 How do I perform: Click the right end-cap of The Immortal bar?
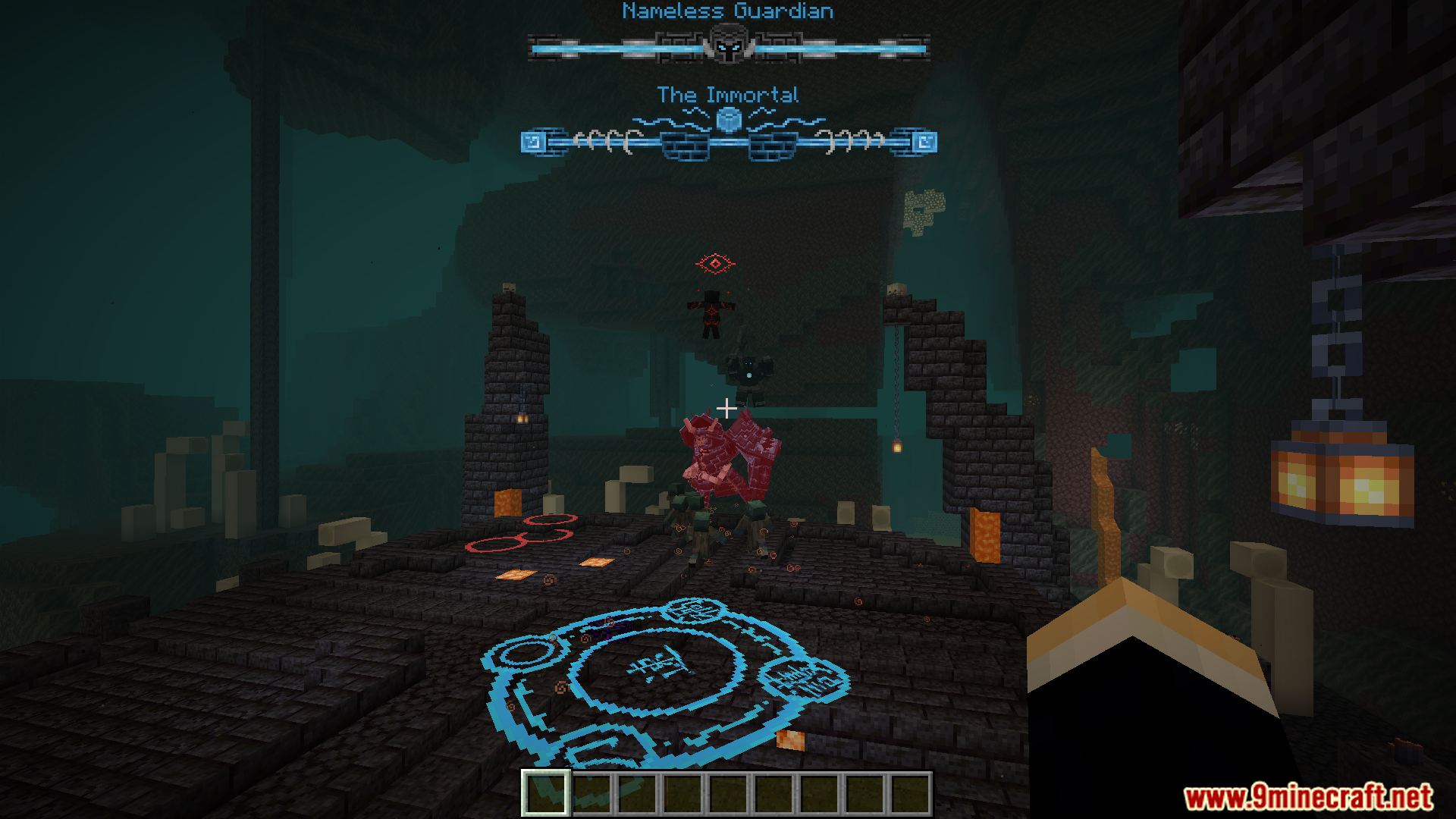924,141
